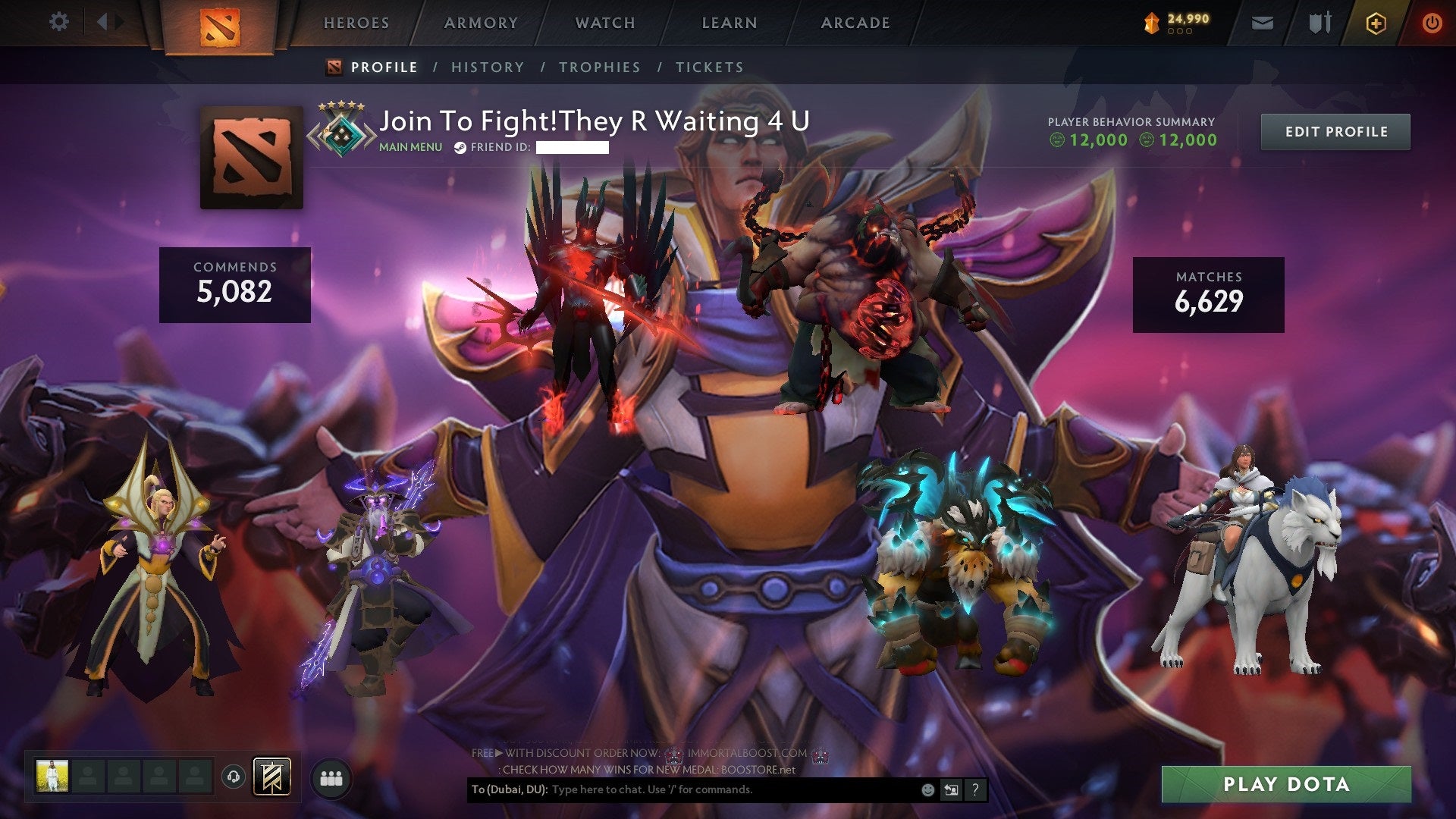Click the EDIT PROFILE button
The width and height of the screenshot is (1456, 819).
[x=1335, y=130]
